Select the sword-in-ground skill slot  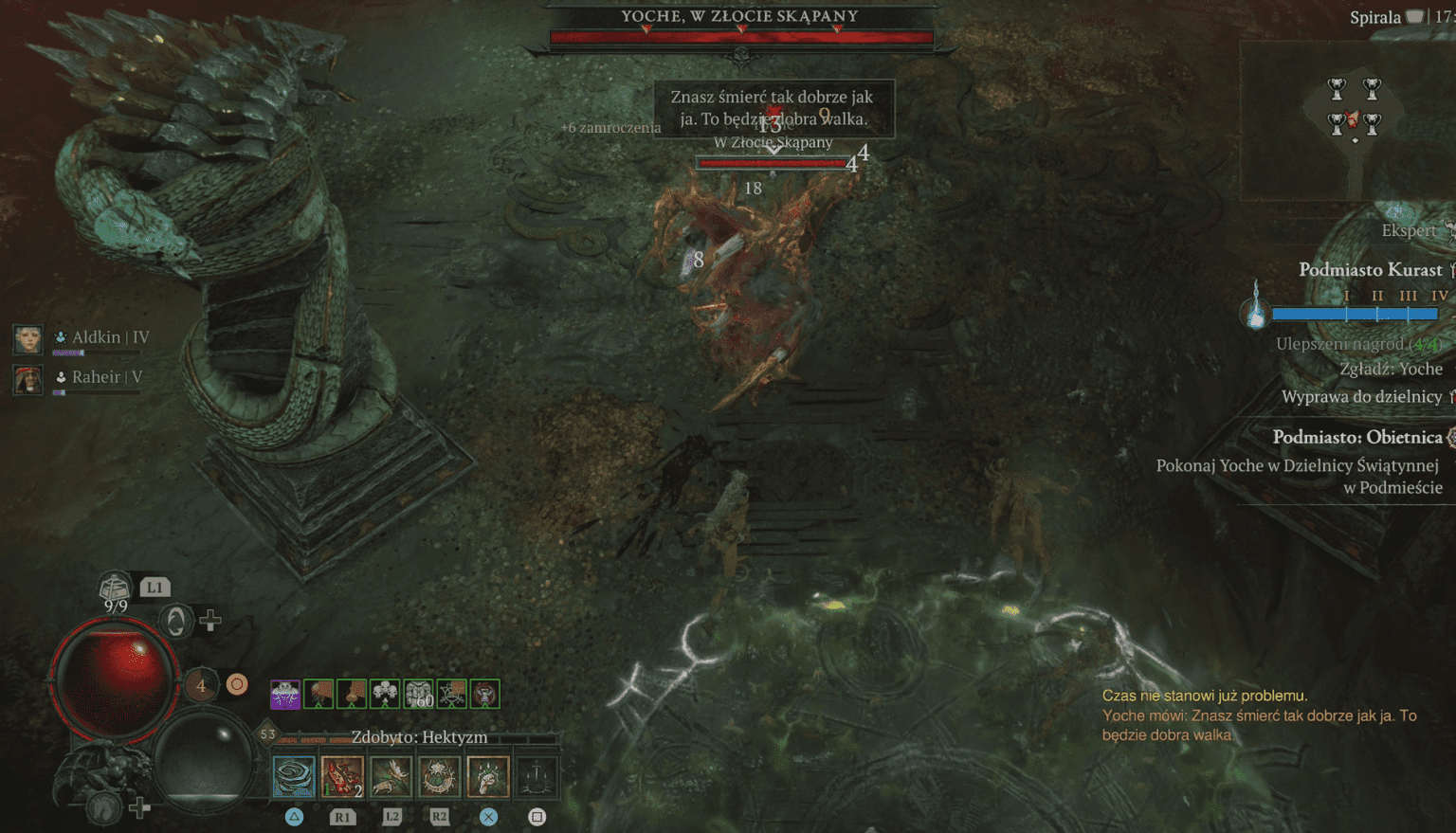pos(537,776)
